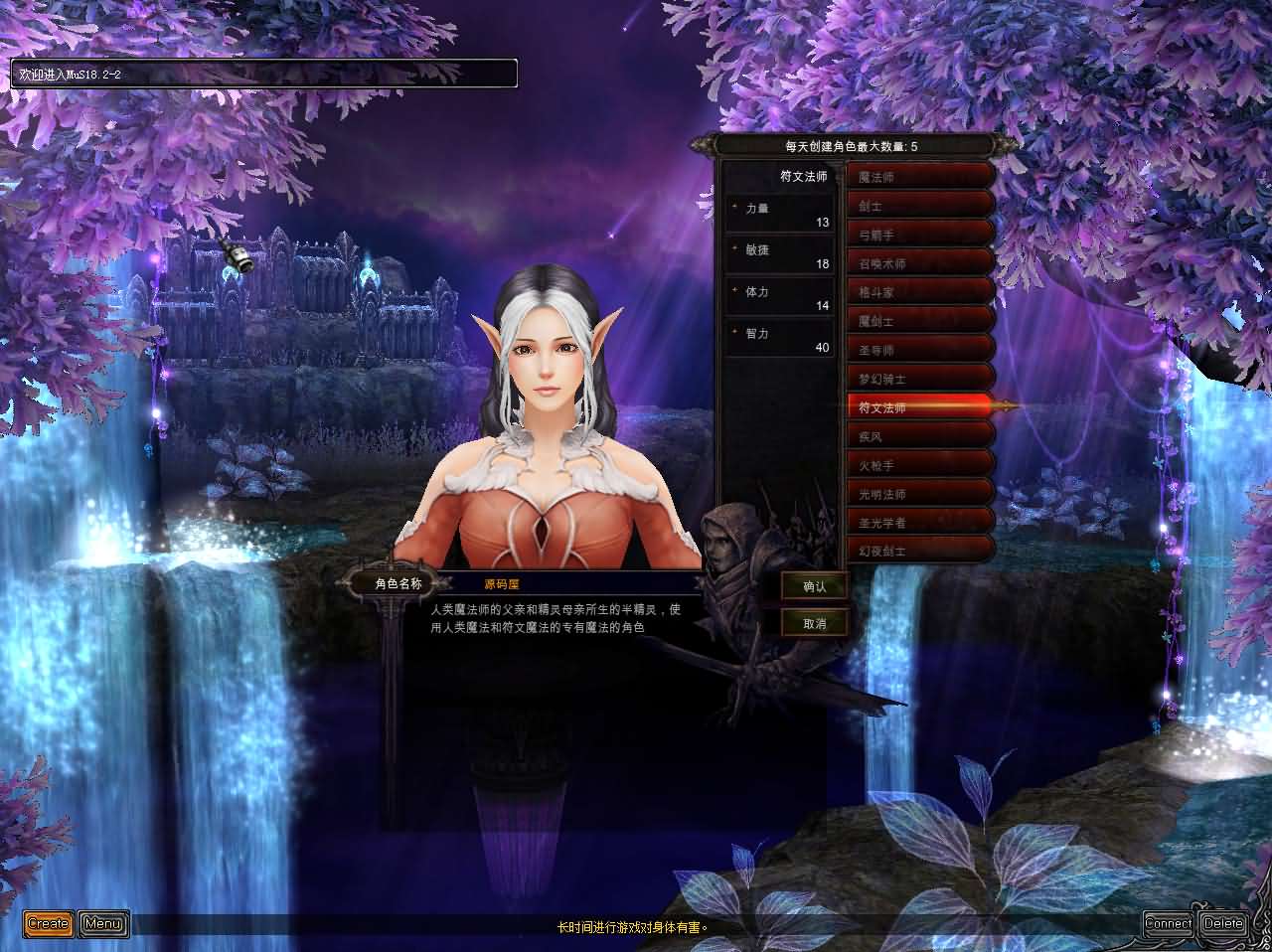The image size is (1272, 952).
Task: Open the Menu button
Action: pos(103,923)
